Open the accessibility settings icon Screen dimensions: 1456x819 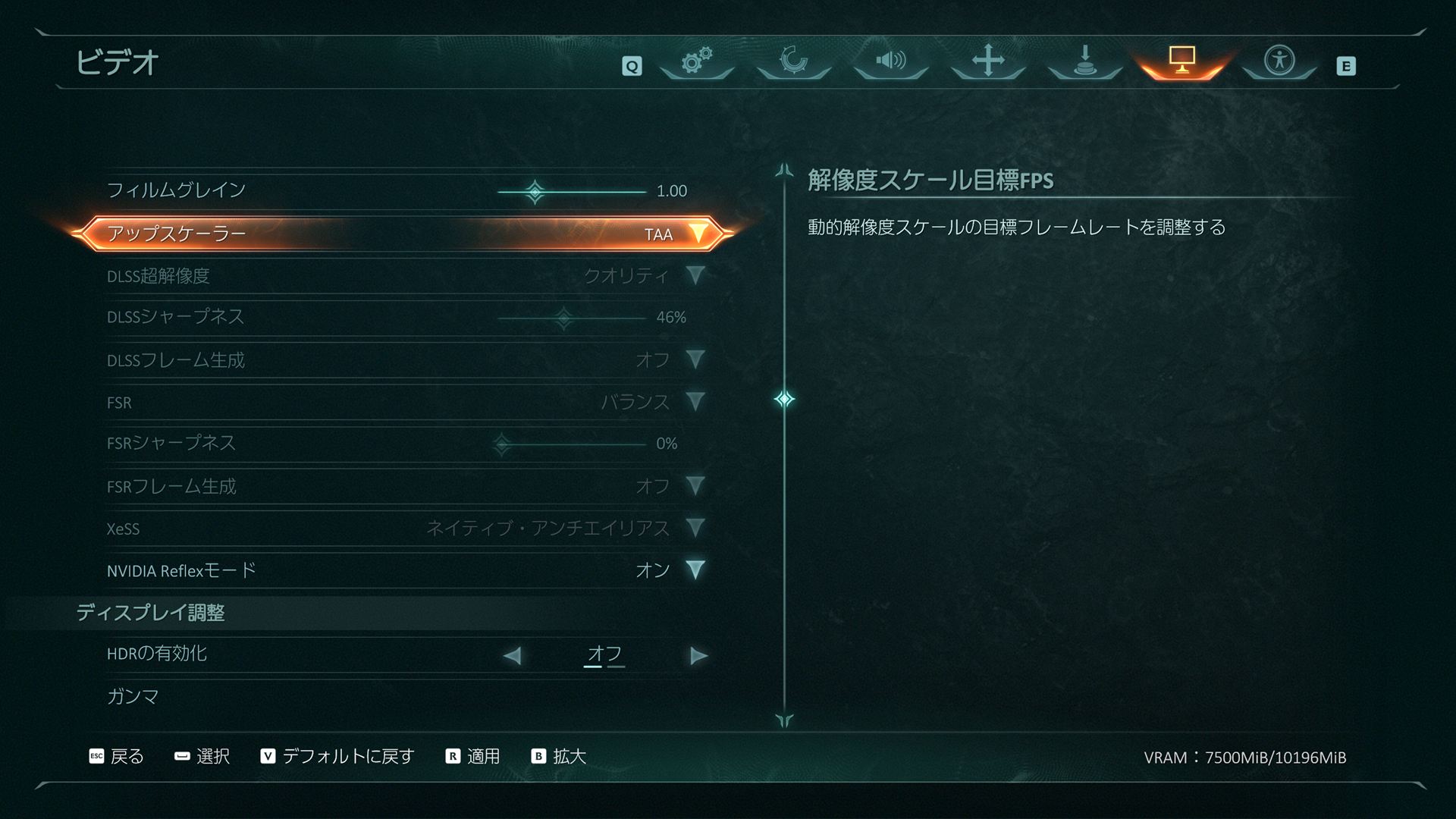click(1279, 64)
